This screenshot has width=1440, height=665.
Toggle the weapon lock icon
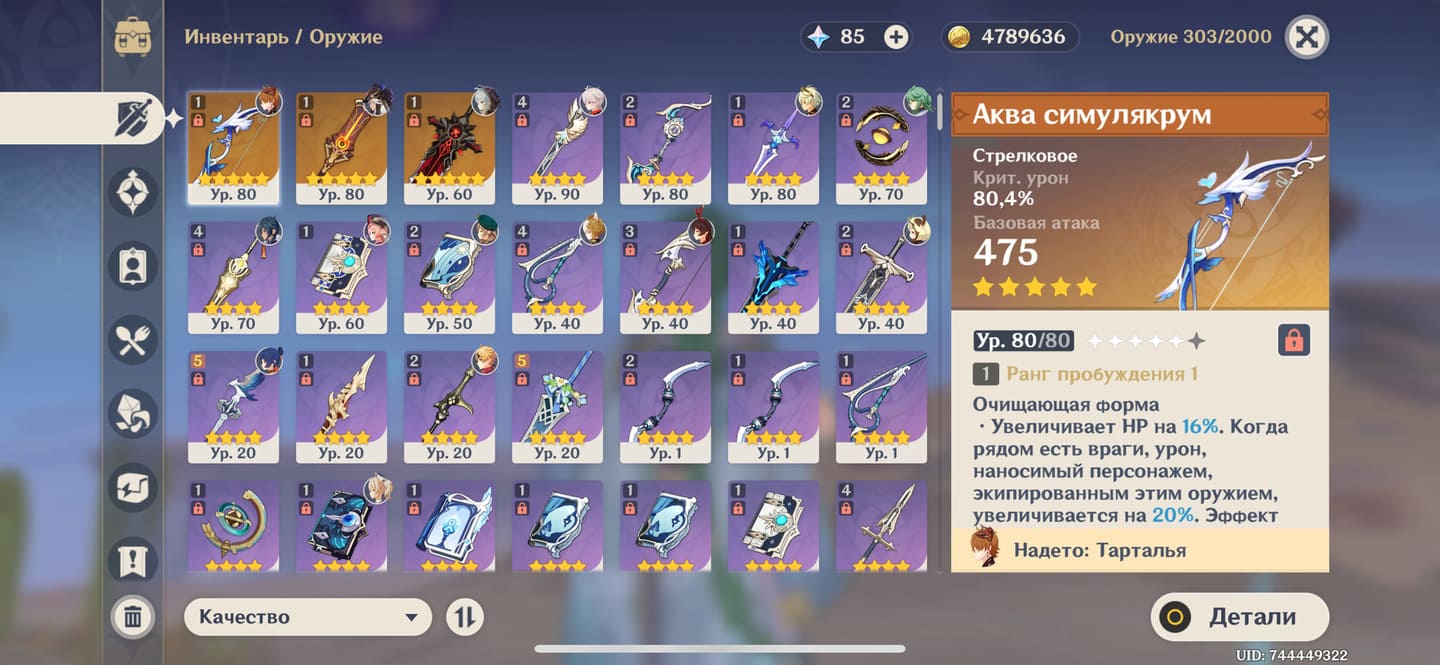point(1294,340)
